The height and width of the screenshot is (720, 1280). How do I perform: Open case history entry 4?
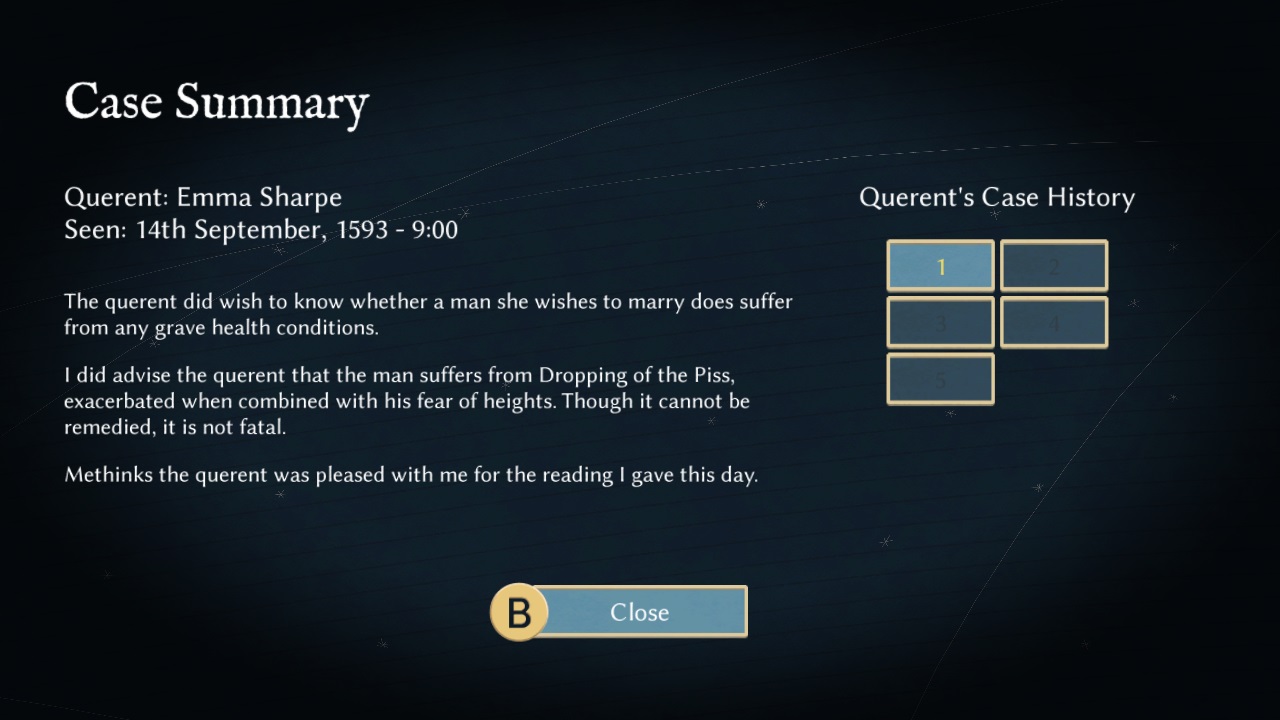click(x=1052, y=322)
